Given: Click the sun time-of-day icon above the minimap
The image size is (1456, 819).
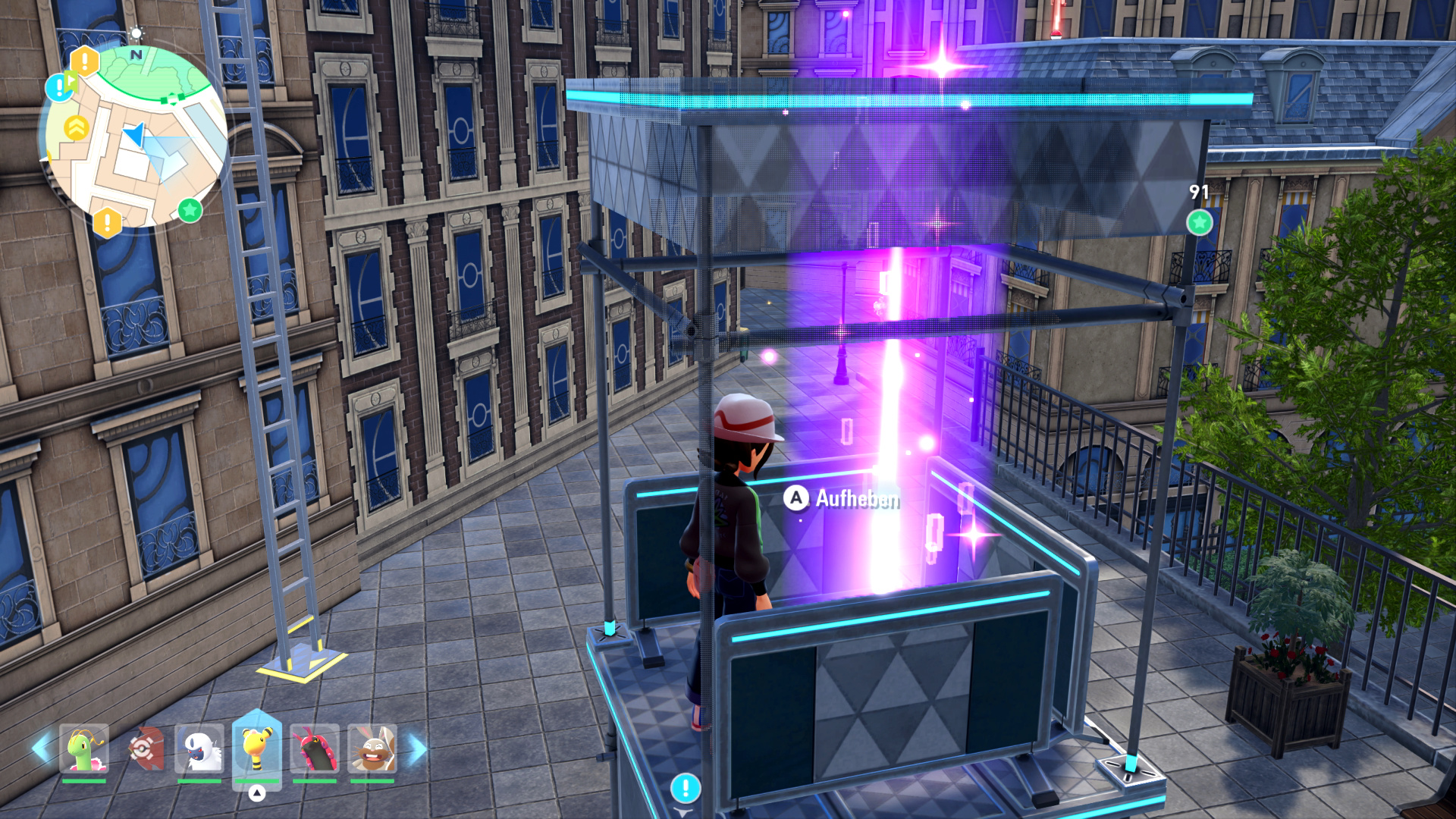Looking at the screenshot, I should click(136, 34).
